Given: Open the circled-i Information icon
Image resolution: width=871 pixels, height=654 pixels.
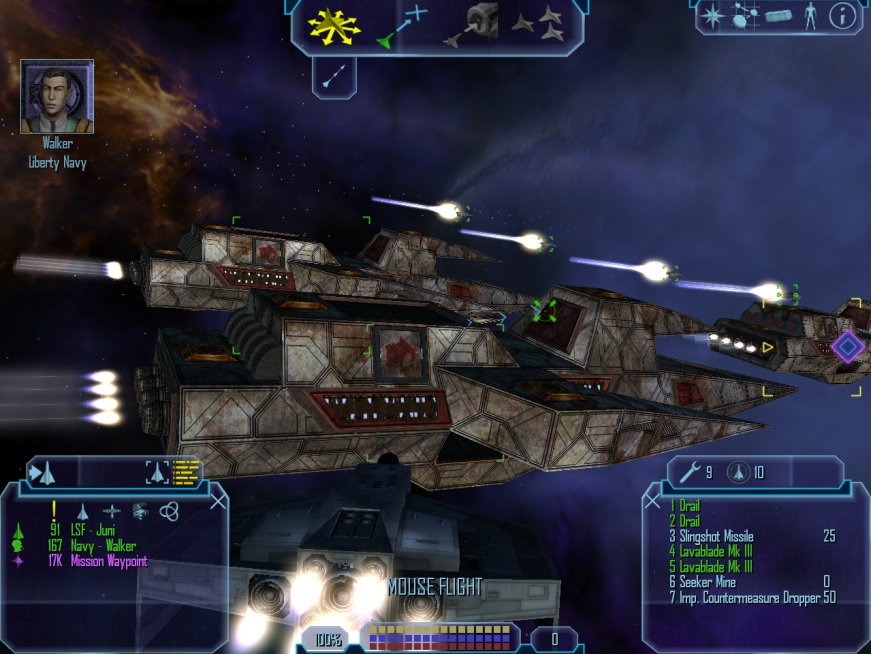Looking at the screenshot, I should [843, 16].
